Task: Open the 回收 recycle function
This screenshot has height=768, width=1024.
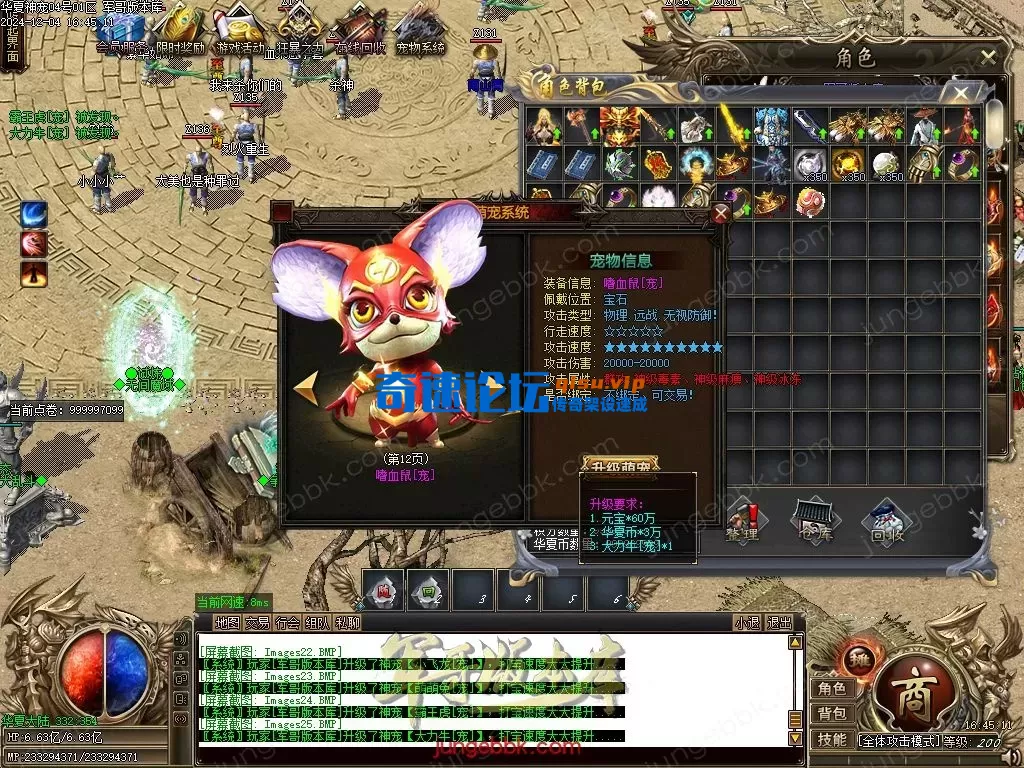Action: pyautogui.click(x=886, y=520)
